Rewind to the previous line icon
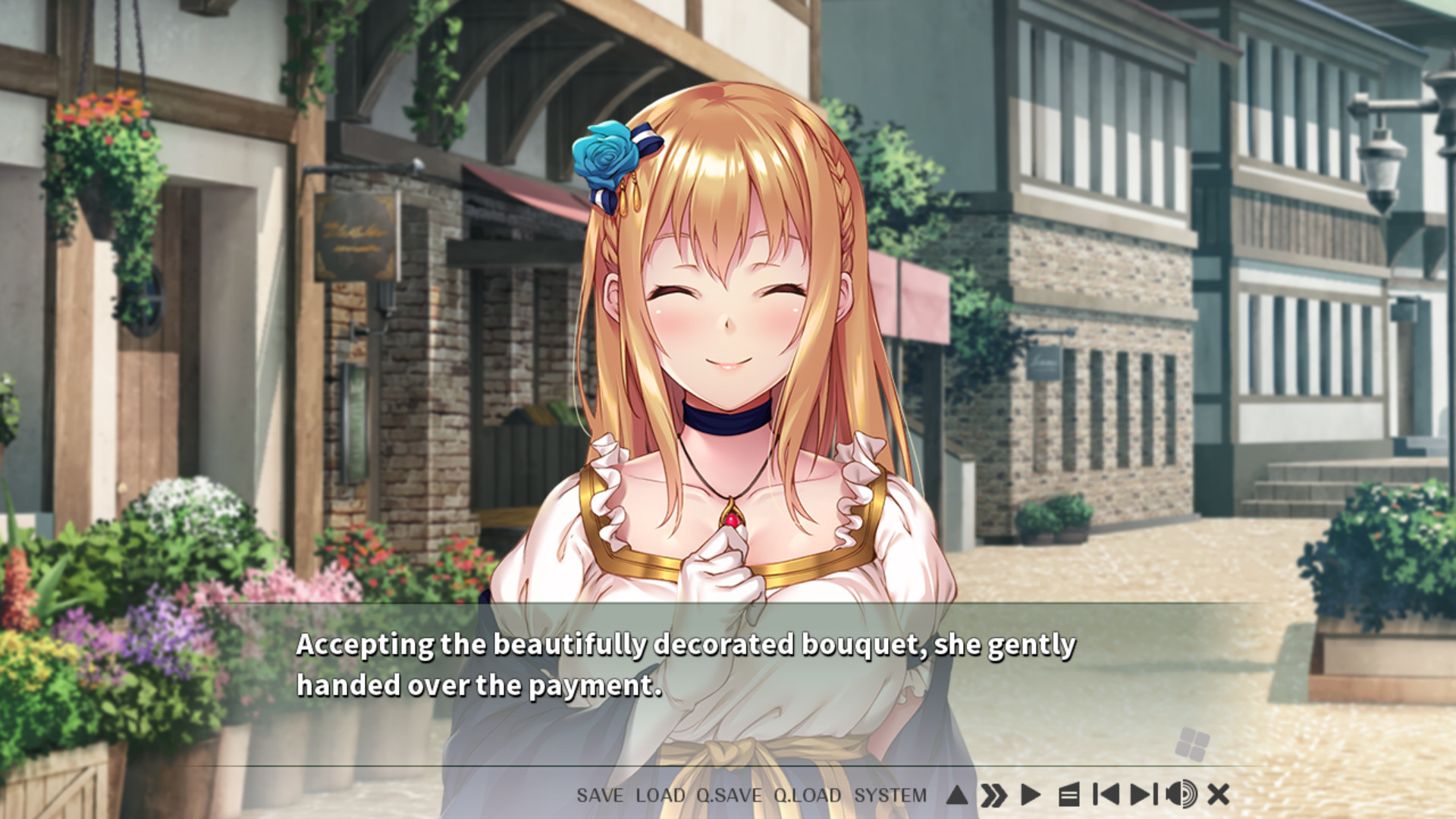This screenshot has width=1456, height=819. (x=1106, y=795)
